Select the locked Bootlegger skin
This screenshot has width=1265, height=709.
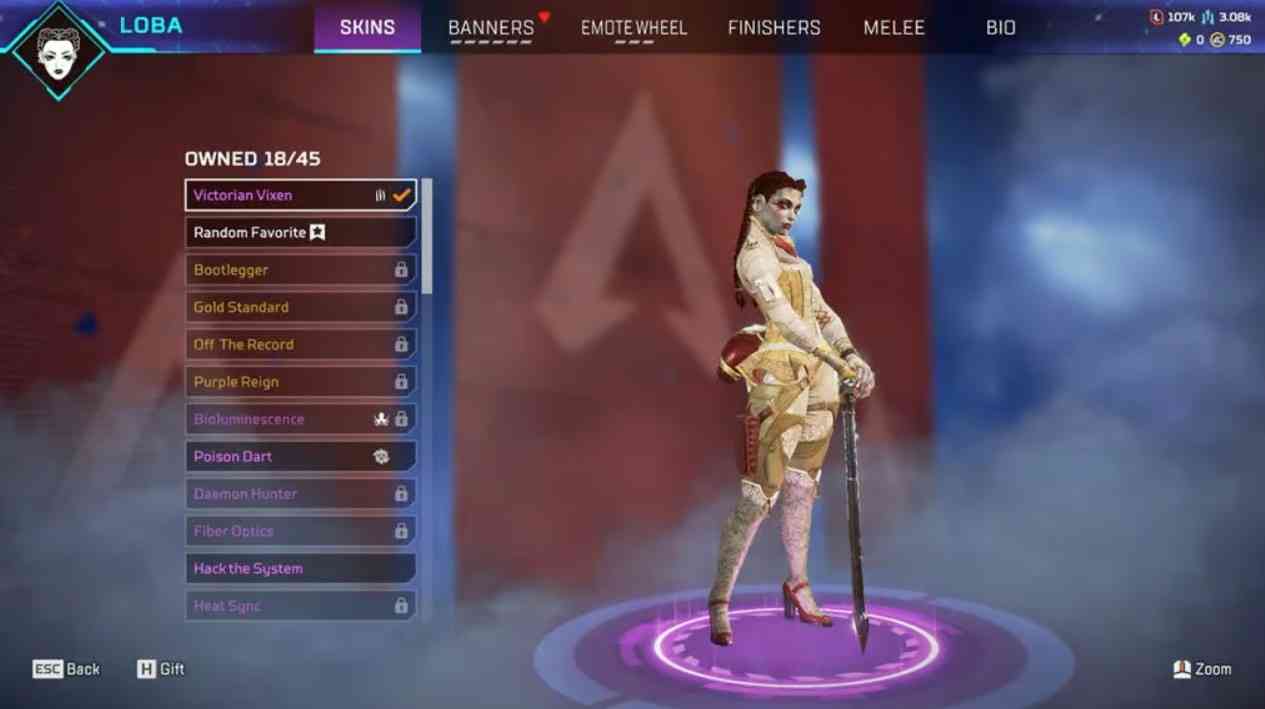(300, 270)
